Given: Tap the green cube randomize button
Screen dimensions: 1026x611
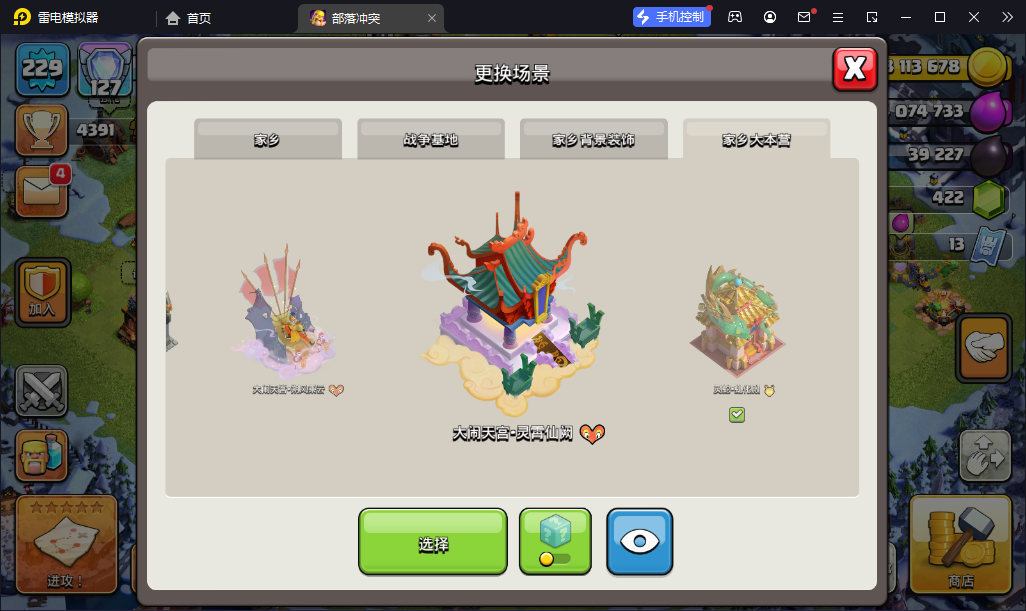Looking at the screenshot, I should 555,541.
